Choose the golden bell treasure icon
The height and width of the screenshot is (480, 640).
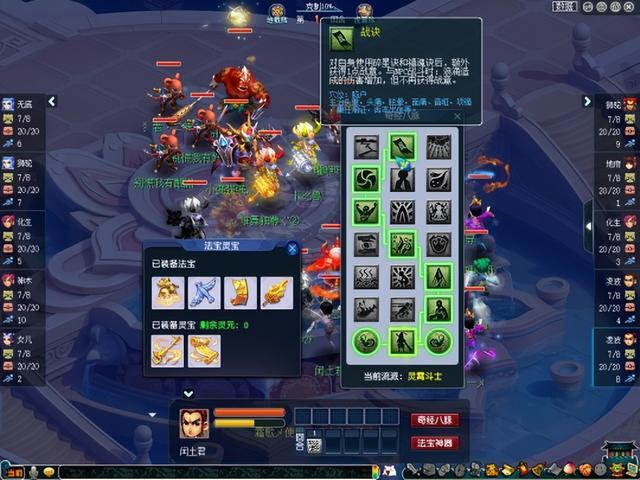(167, 292)
